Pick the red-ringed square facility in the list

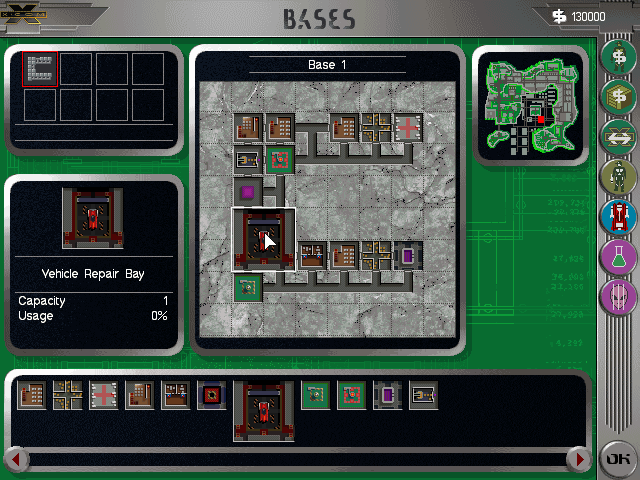click(x=212, y=396)
